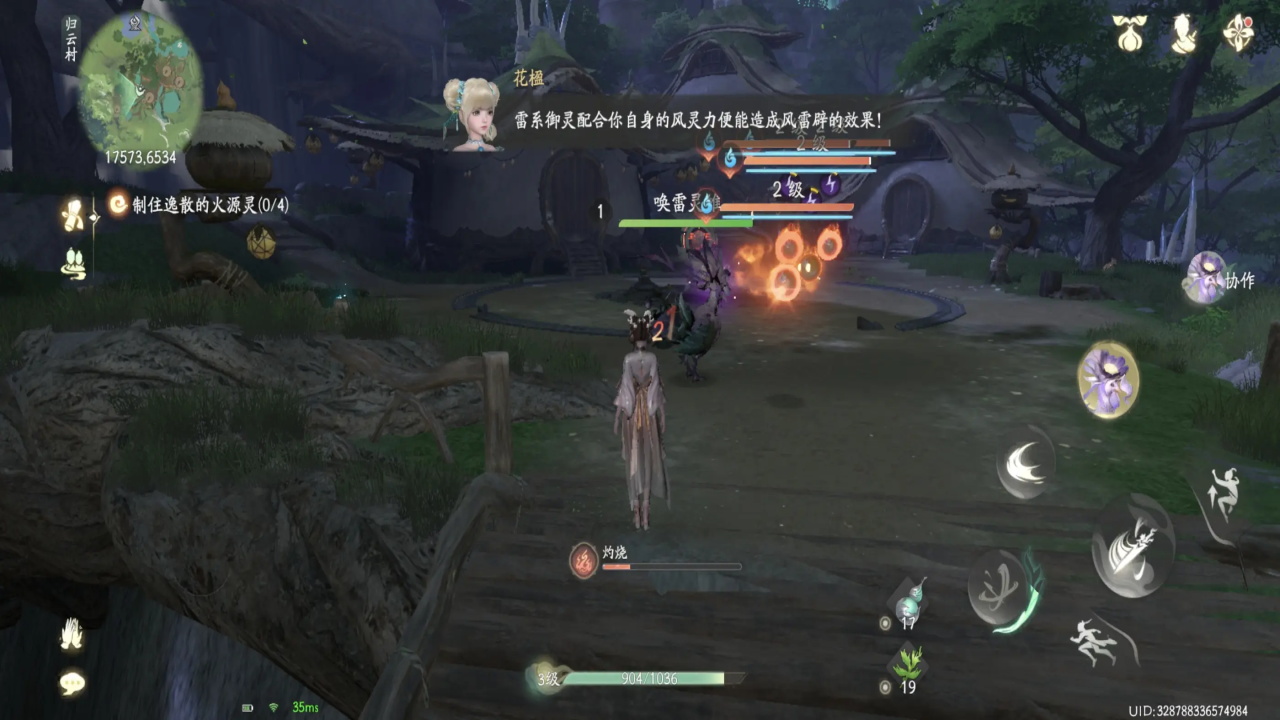The width and height of the screenshot is (1280, 720).
Task: Select the 制住逸散的火源灵 quest tracker
Action: point(200,204)
